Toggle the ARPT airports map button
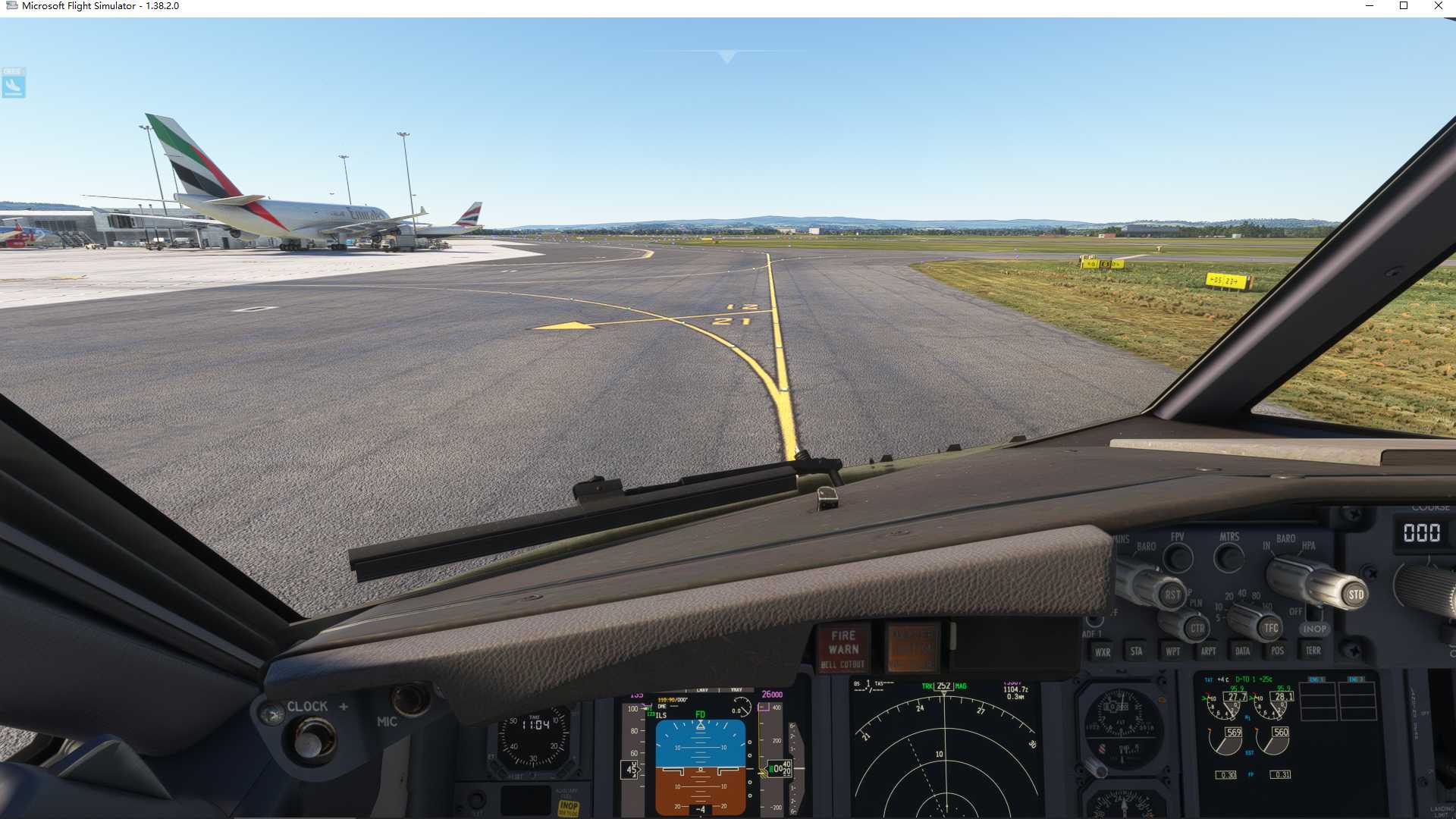This screenshot has height=819, width=1456. 1208,651
